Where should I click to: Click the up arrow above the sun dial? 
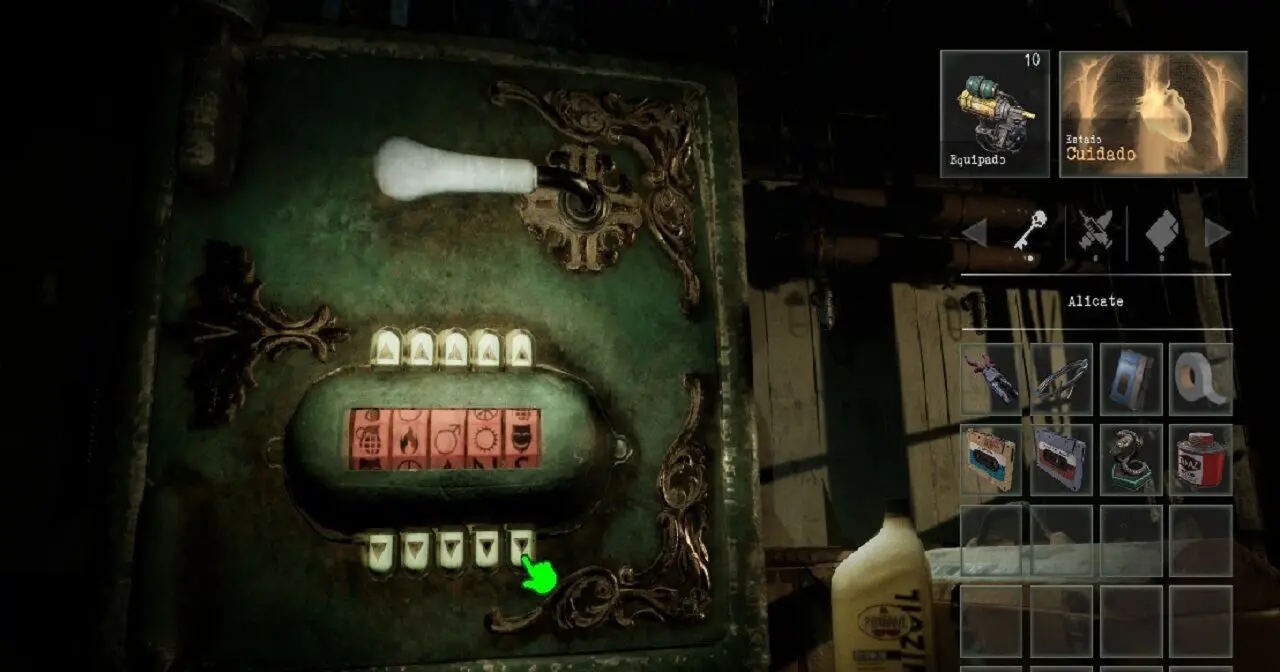tap(487, 348)
